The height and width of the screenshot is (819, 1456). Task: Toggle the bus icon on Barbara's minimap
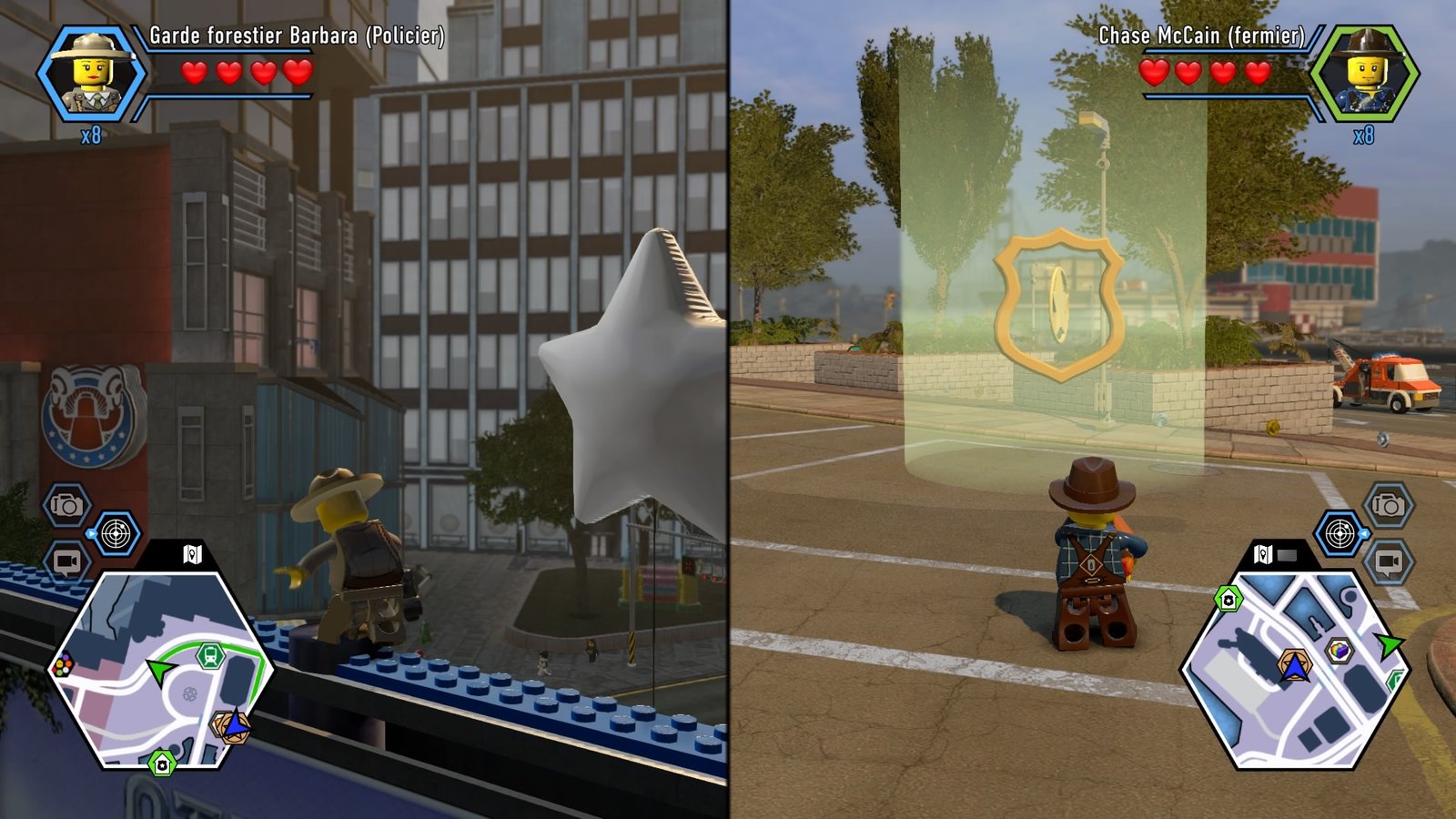coord(210,655)
